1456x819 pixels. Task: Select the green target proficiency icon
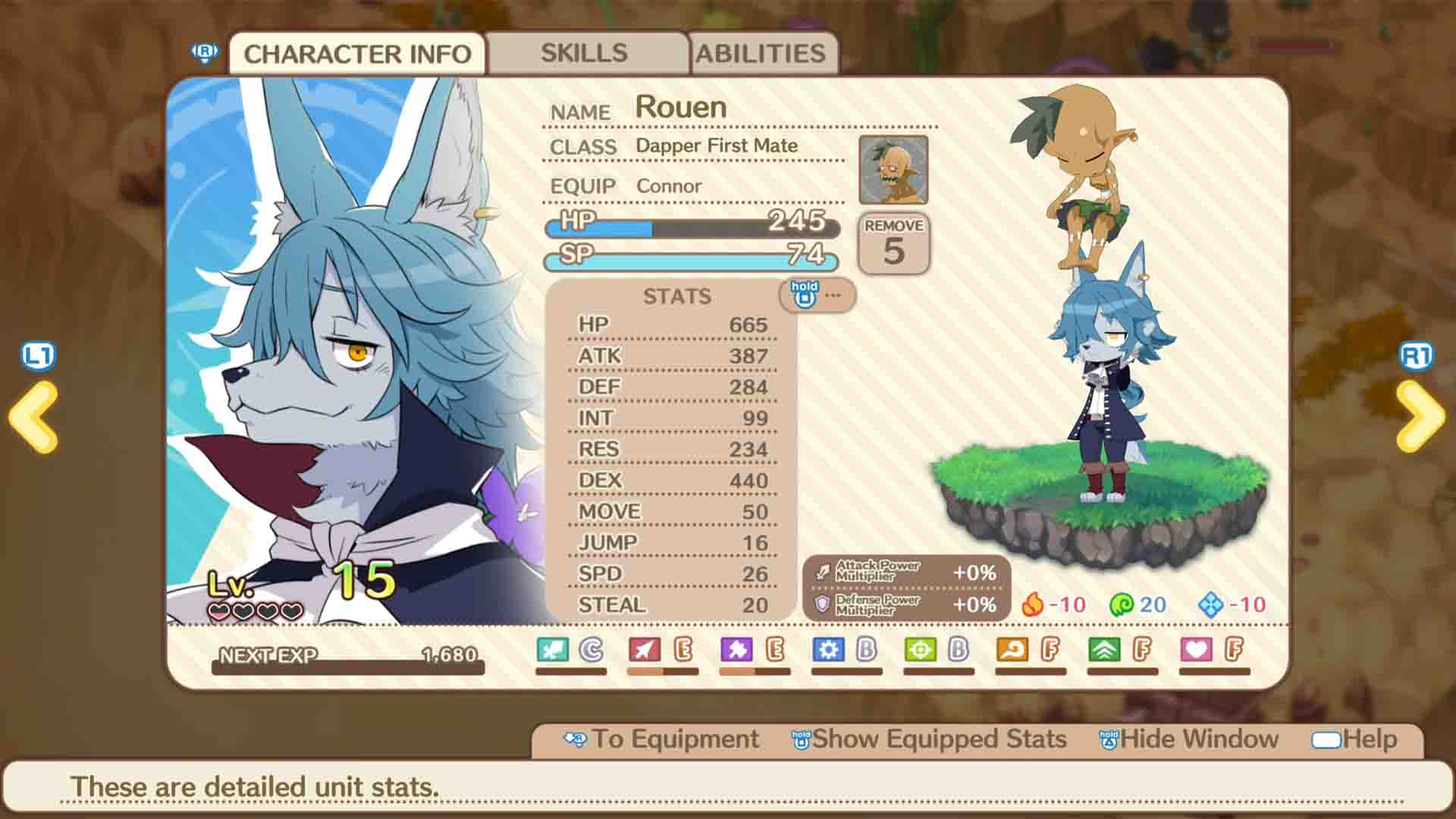click(920, 648)
